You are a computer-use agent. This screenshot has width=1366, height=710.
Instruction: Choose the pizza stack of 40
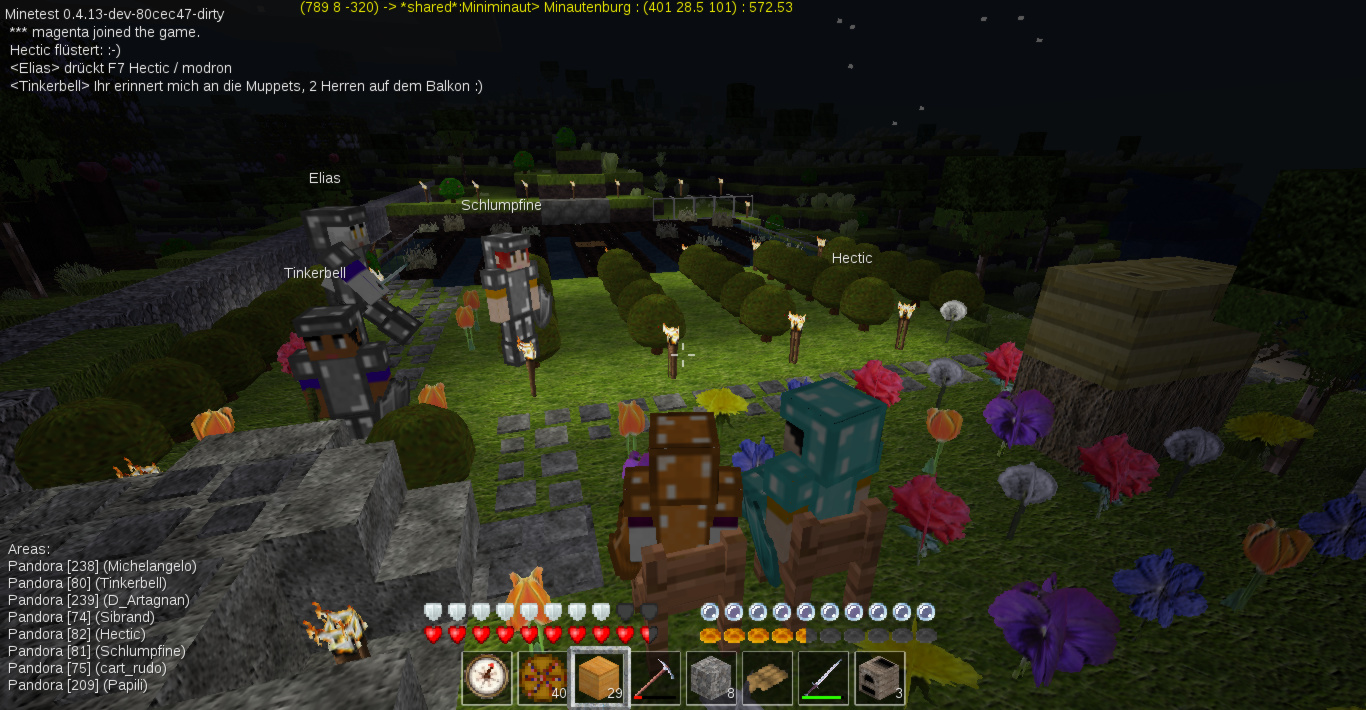coord(543,678)
